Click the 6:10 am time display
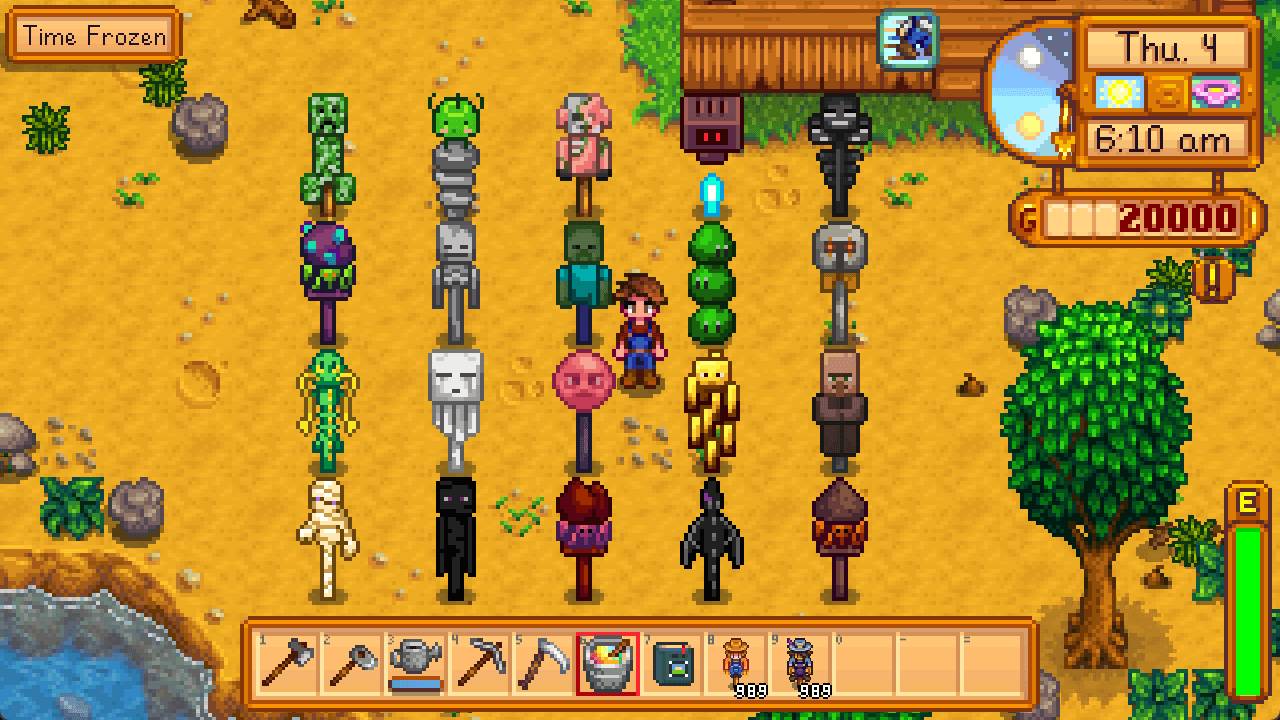The image size is (1280, 720). coord(1168,139)
